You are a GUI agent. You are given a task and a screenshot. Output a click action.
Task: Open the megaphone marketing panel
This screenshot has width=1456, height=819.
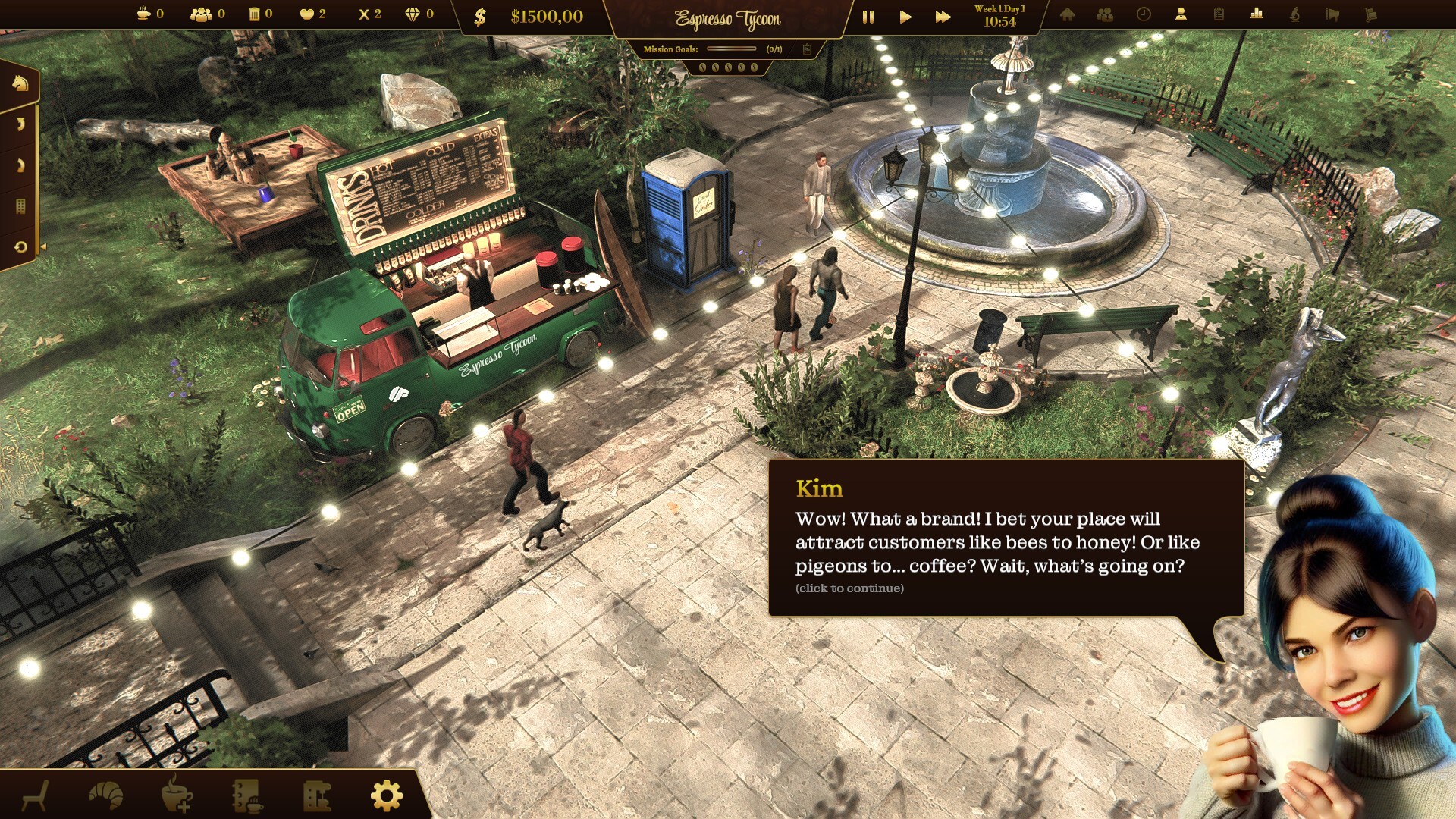tap(1332, 14)
